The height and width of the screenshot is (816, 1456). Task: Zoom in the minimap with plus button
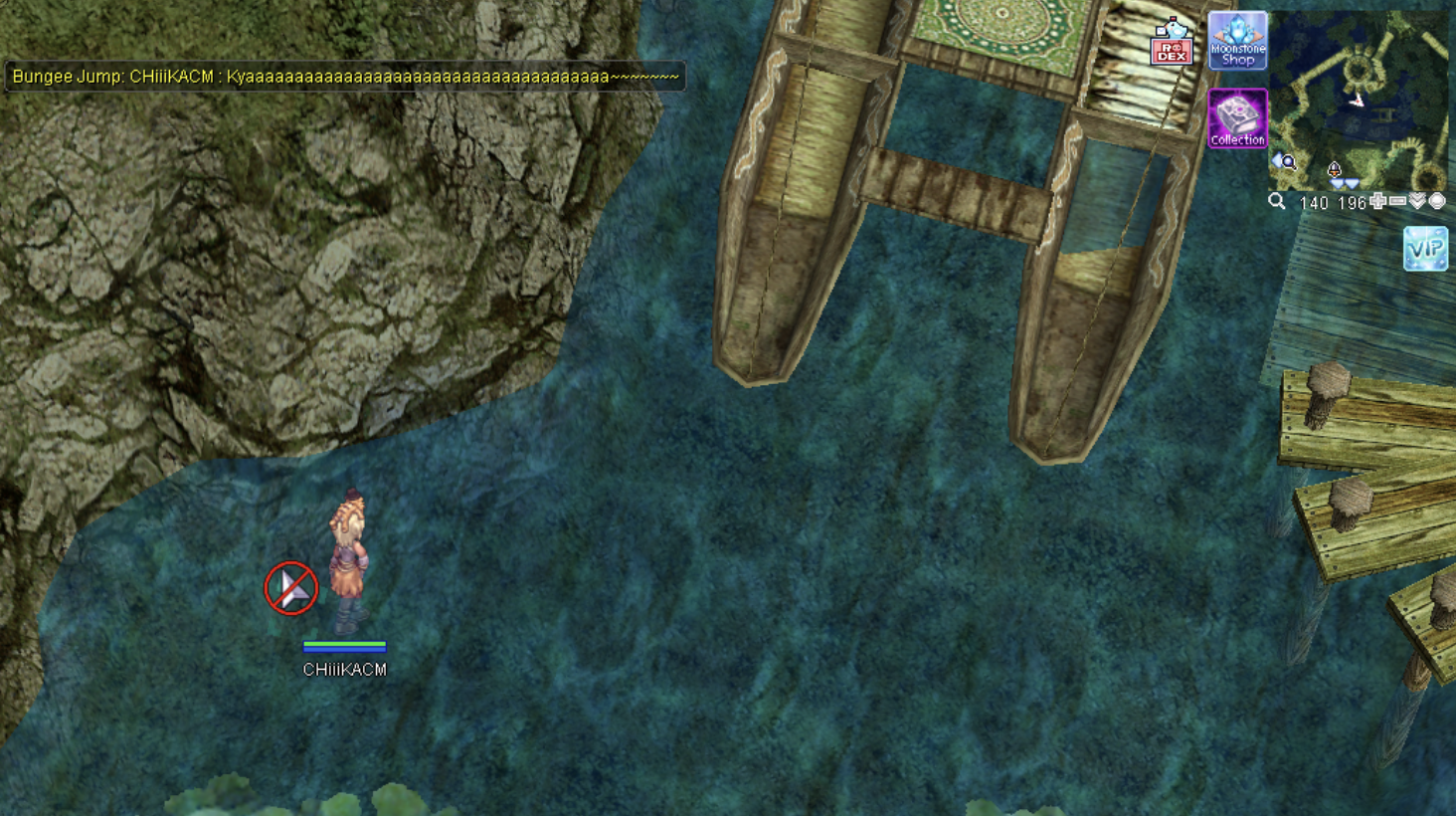click(1377, 202)
